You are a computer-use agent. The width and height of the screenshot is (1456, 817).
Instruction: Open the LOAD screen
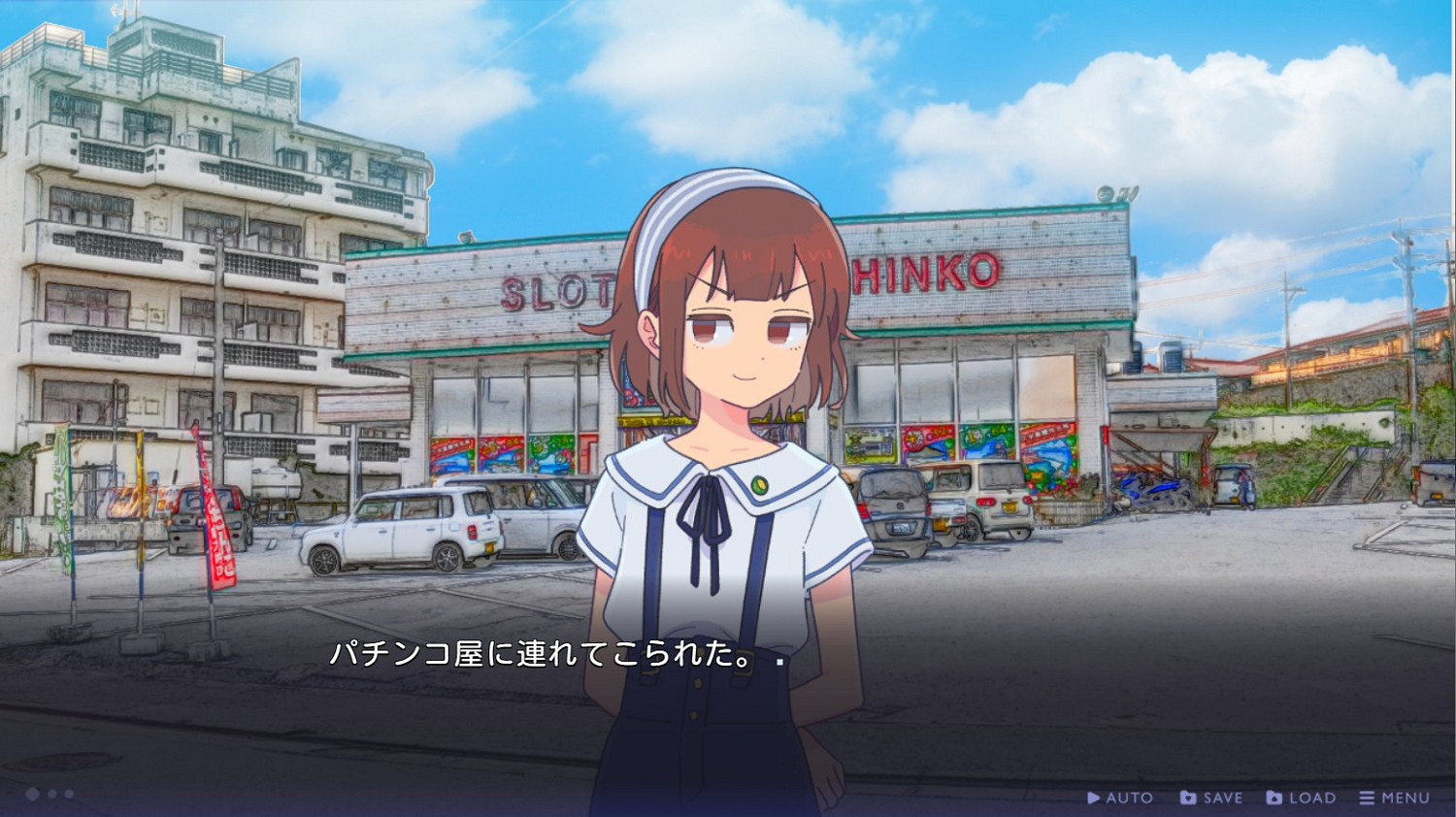point(1307,797)
